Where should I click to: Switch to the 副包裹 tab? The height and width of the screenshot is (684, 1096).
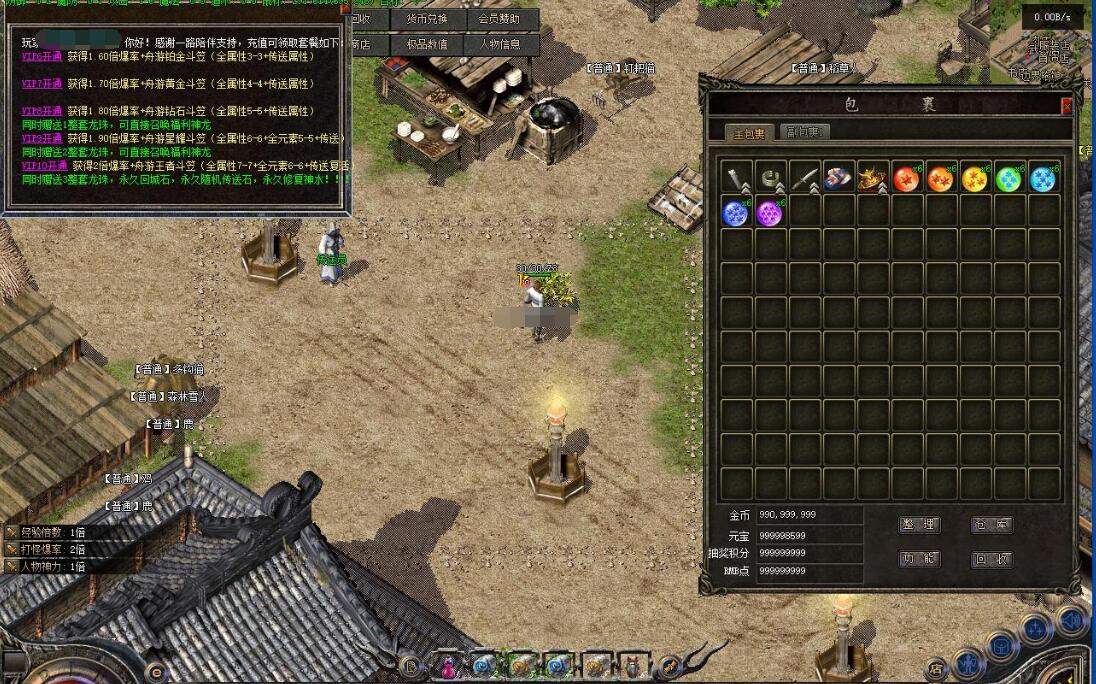(804, 133)
